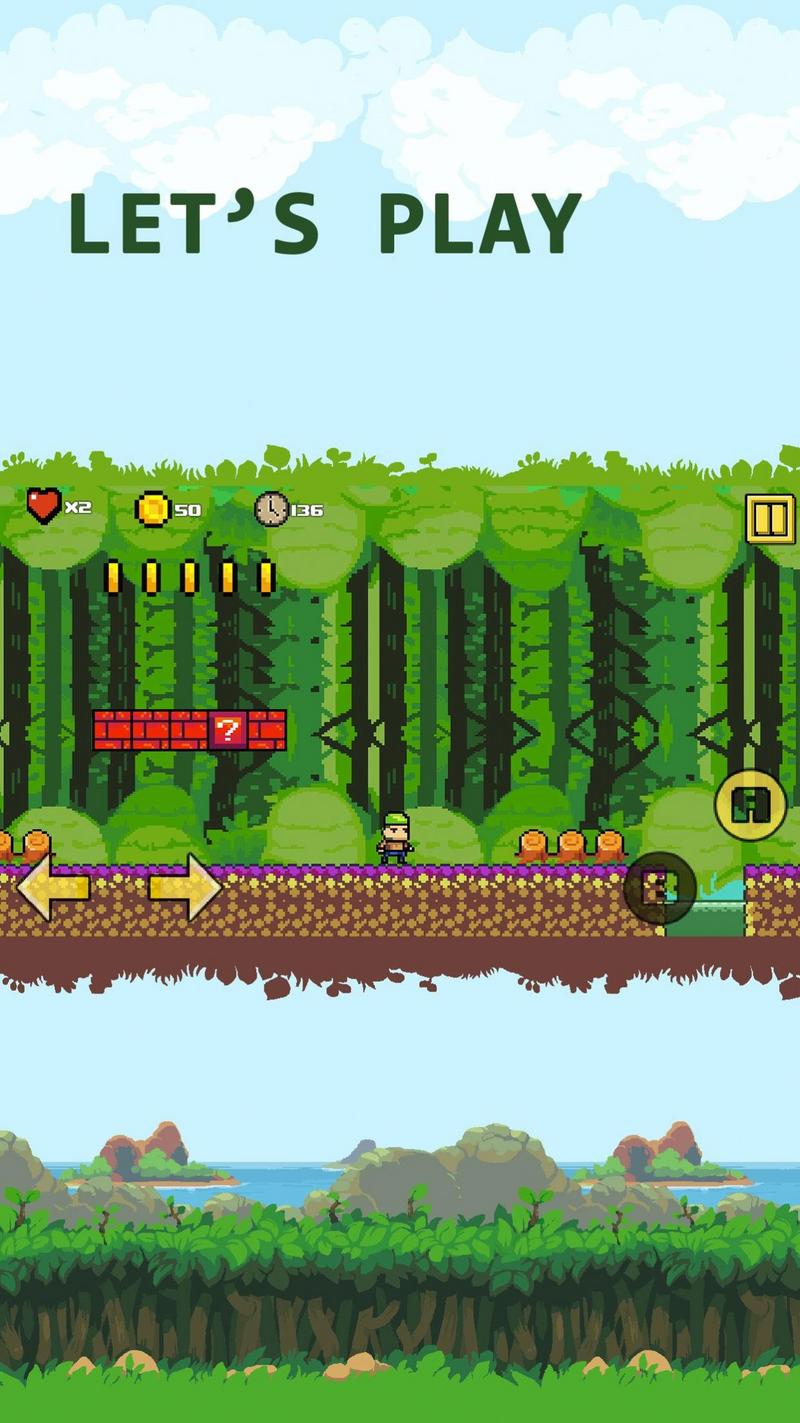Pause the game with the pause button
The width and height of the screenshot is (800, 1423).
[770, 519]
